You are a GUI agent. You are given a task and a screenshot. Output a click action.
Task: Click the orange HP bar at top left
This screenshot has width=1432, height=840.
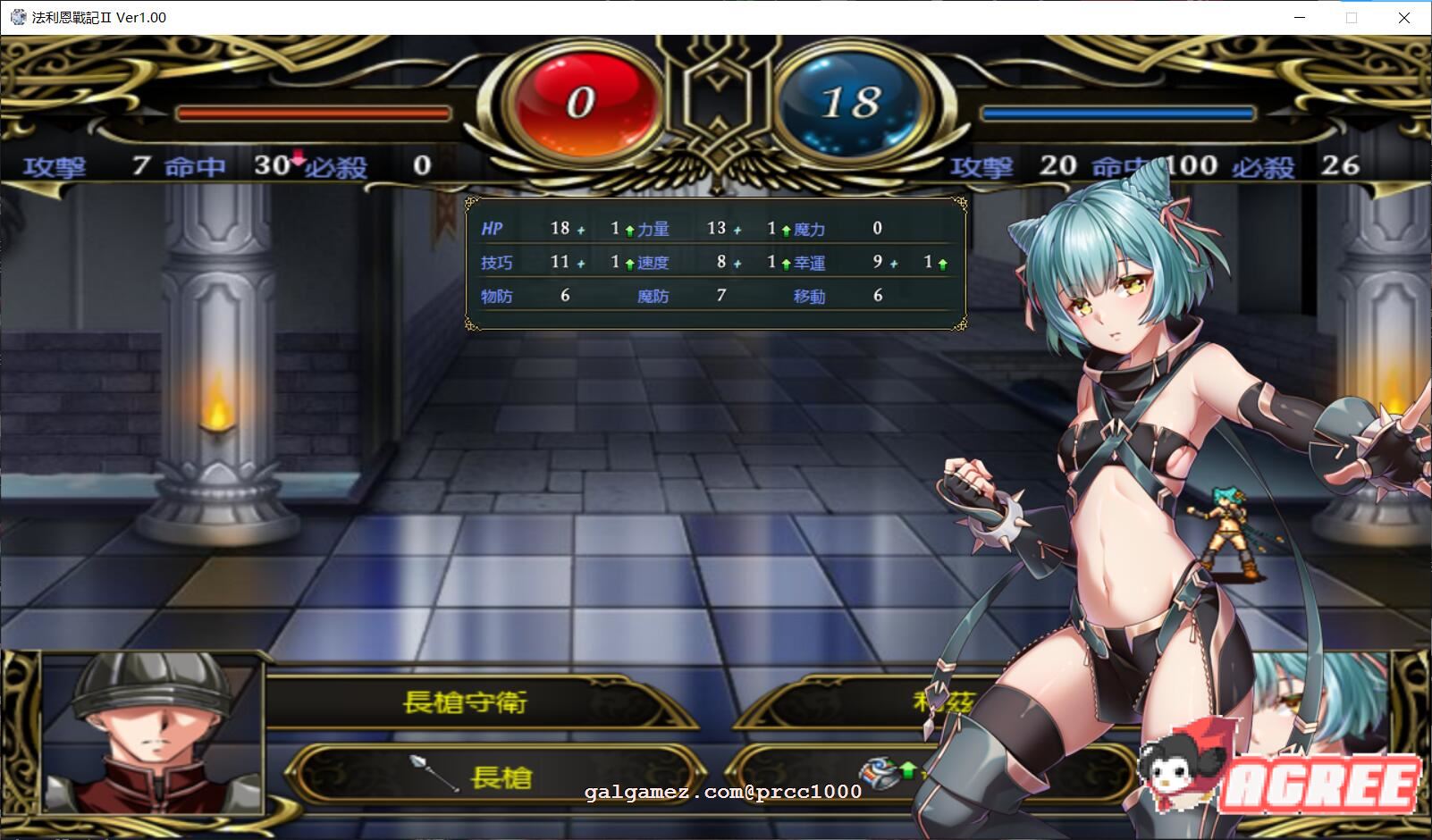click(313, 112)
